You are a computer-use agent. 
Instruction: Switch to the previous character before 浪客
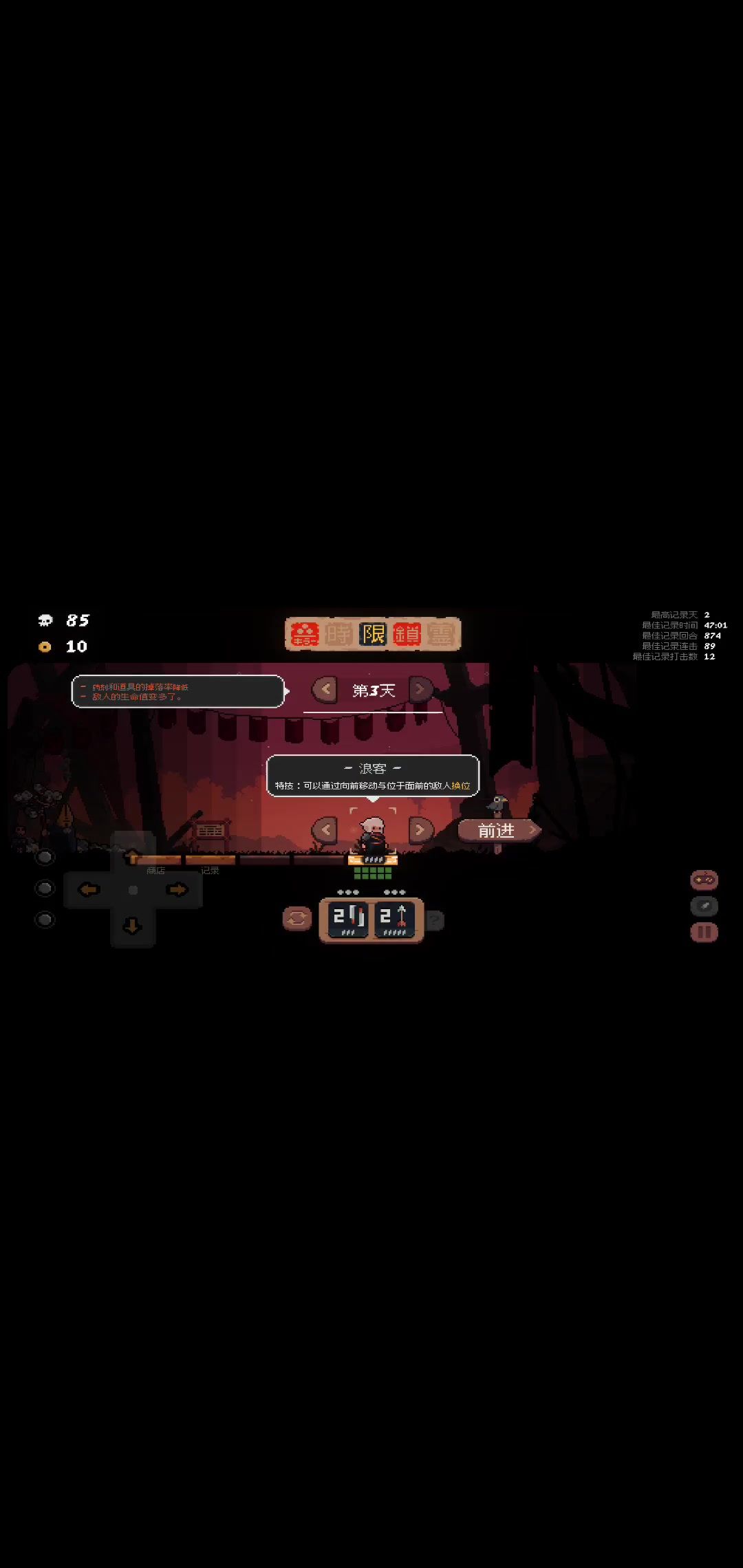click(x=325, y=830)
